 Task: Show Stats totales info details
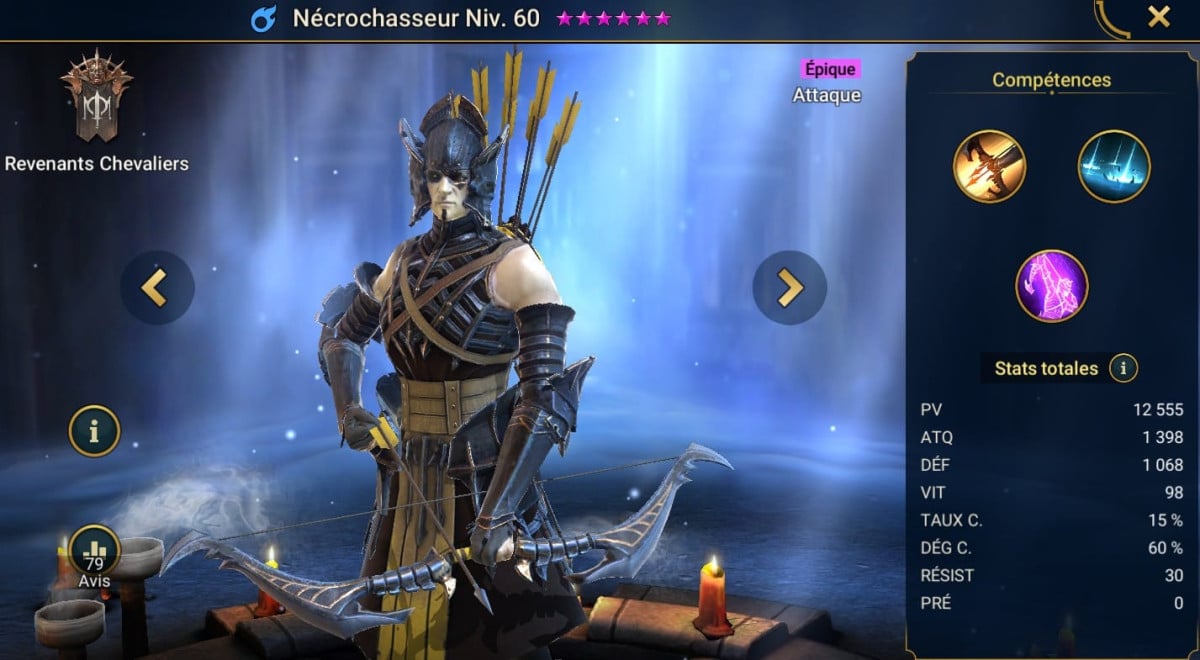pos(1123,368)
